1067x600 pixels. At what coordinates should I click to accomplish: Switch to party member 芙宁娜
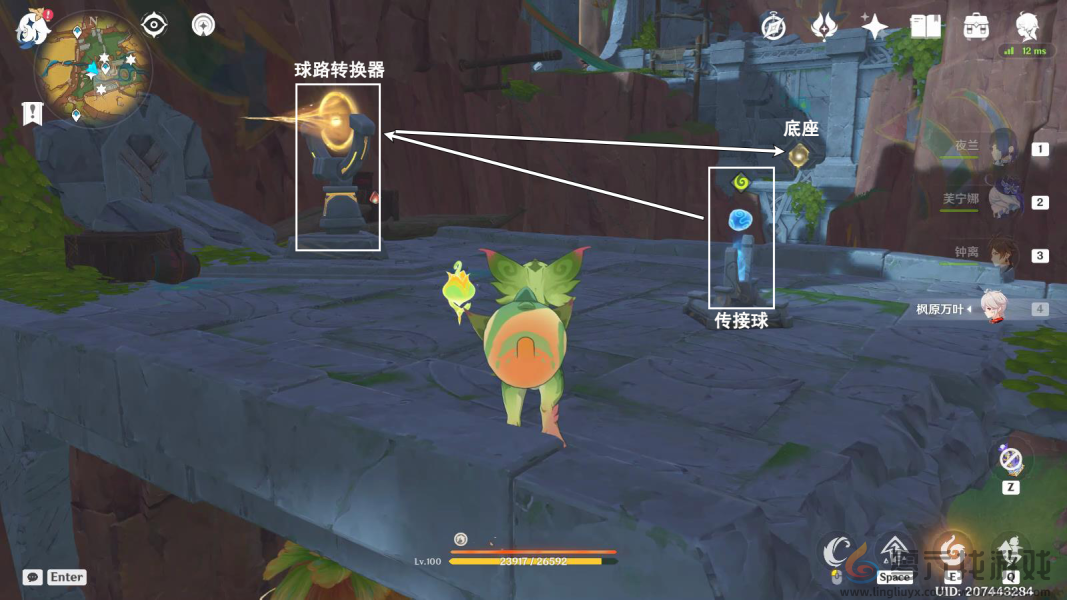(x=1001, y=201)
